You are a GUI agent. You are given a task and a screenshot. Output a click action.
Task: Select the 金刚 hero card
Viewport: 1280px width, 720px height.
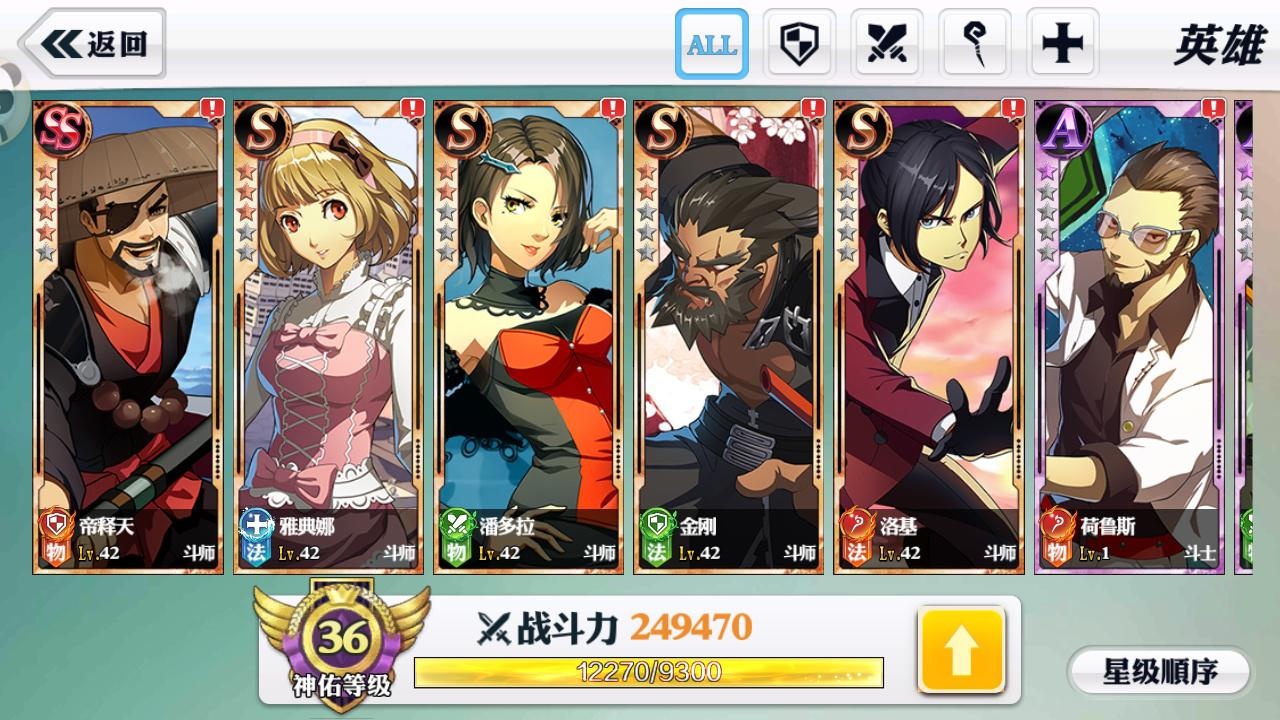point(728,336)
